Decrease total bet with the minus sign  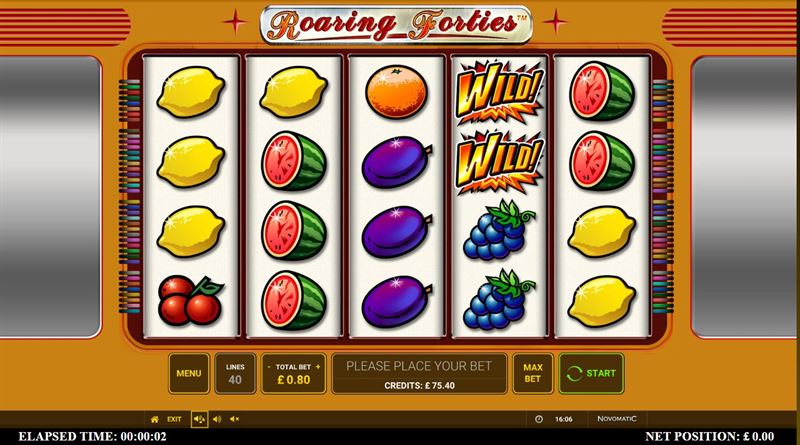(269, 366)
